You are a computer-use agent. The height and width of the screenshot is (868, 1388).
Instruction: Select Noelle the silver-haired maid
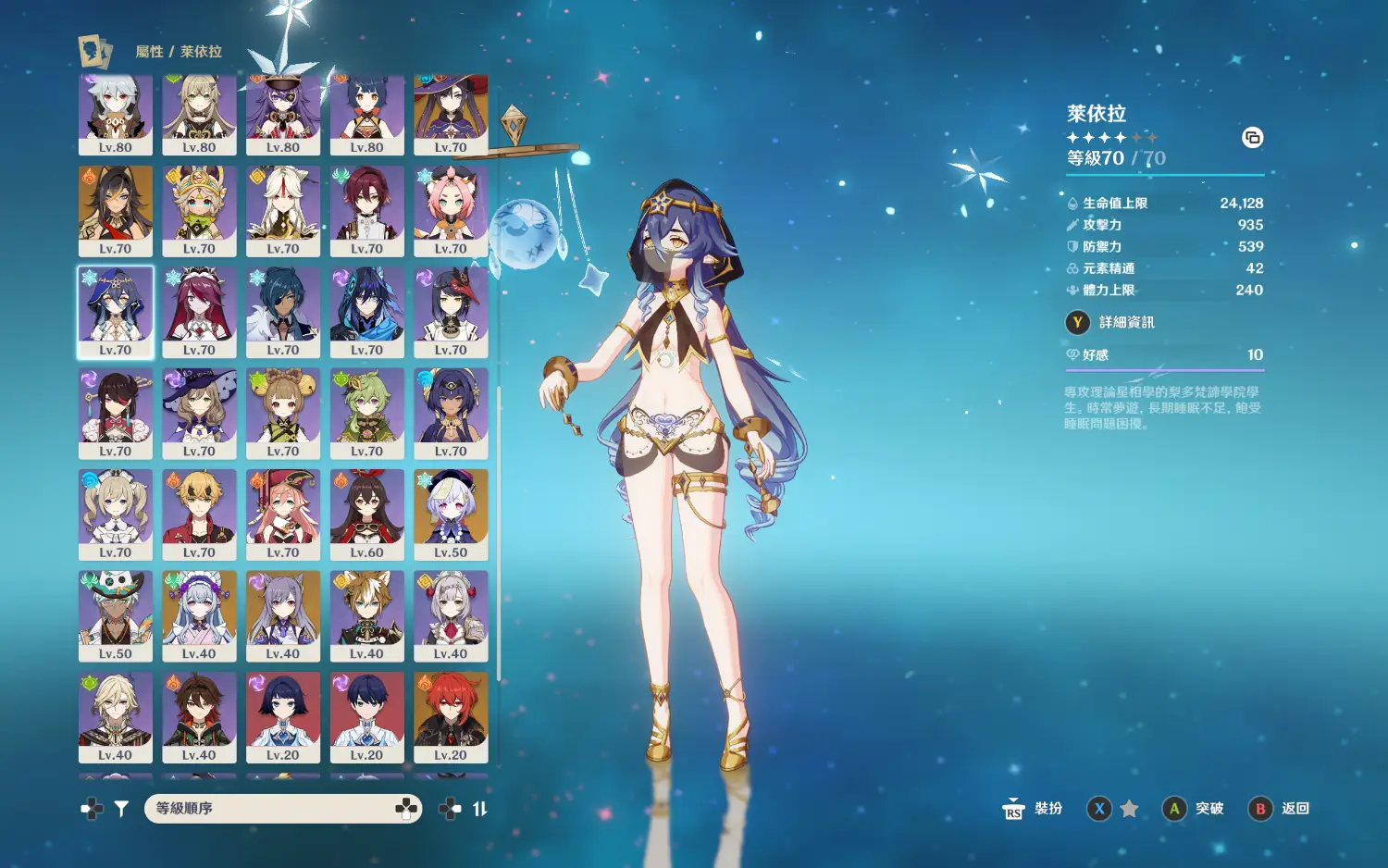pos(451,615)
